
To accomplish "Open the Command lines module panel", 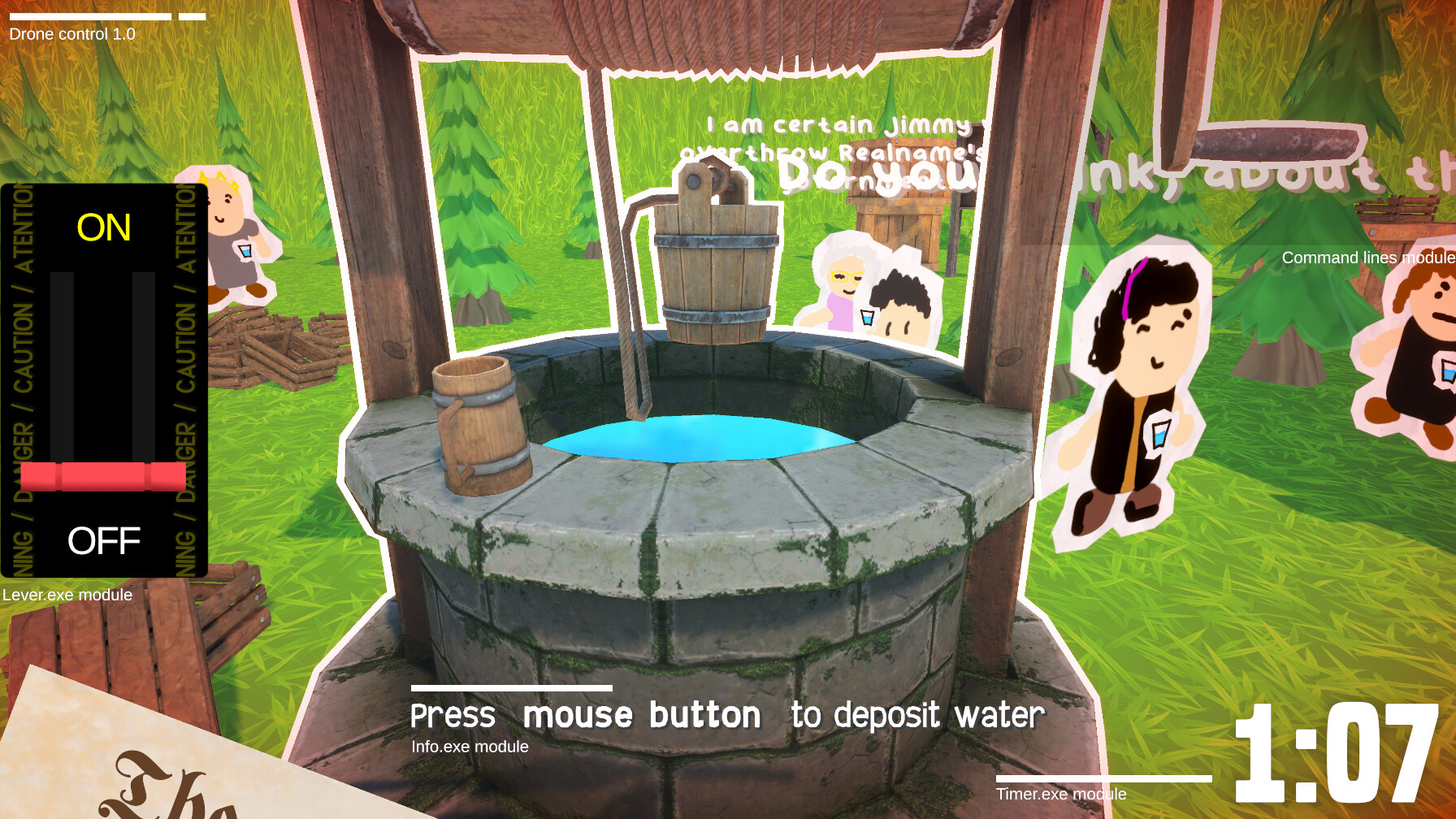I will coord(1368,258).
